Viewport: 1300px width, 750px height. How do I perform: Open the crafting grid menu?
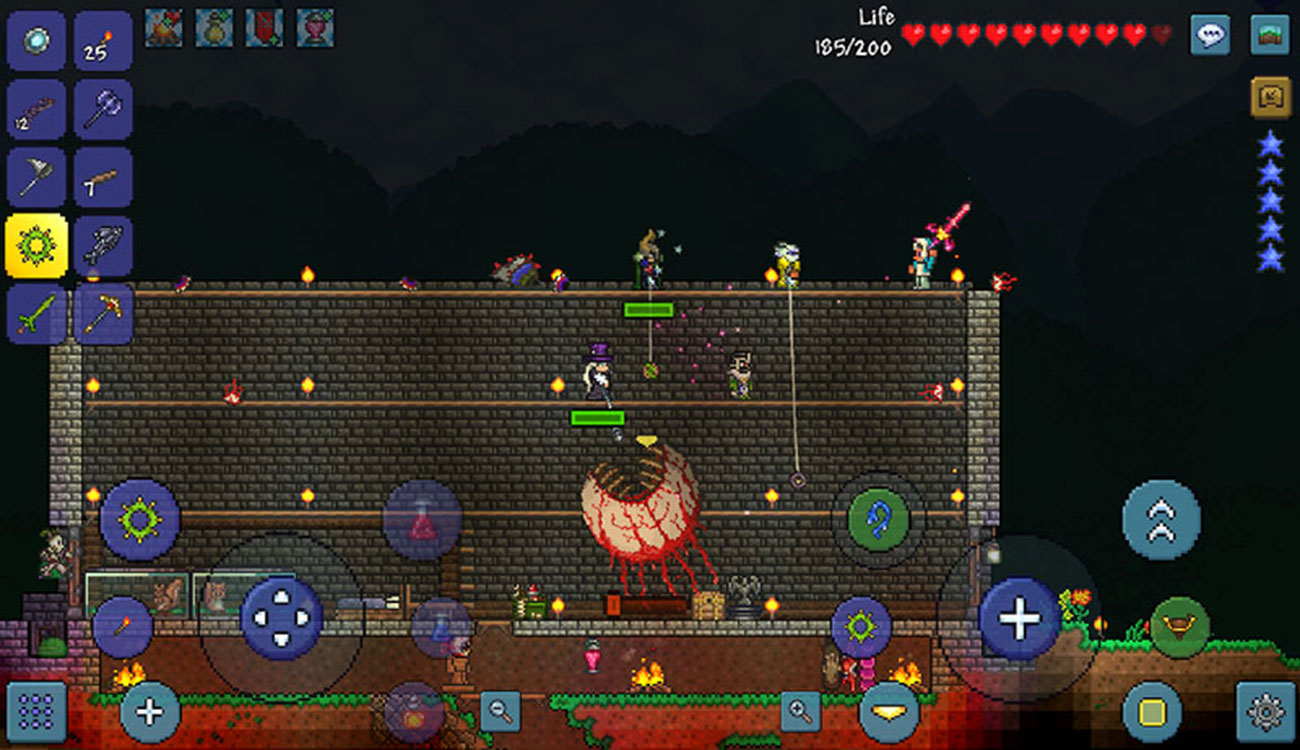tap(37, 712)
